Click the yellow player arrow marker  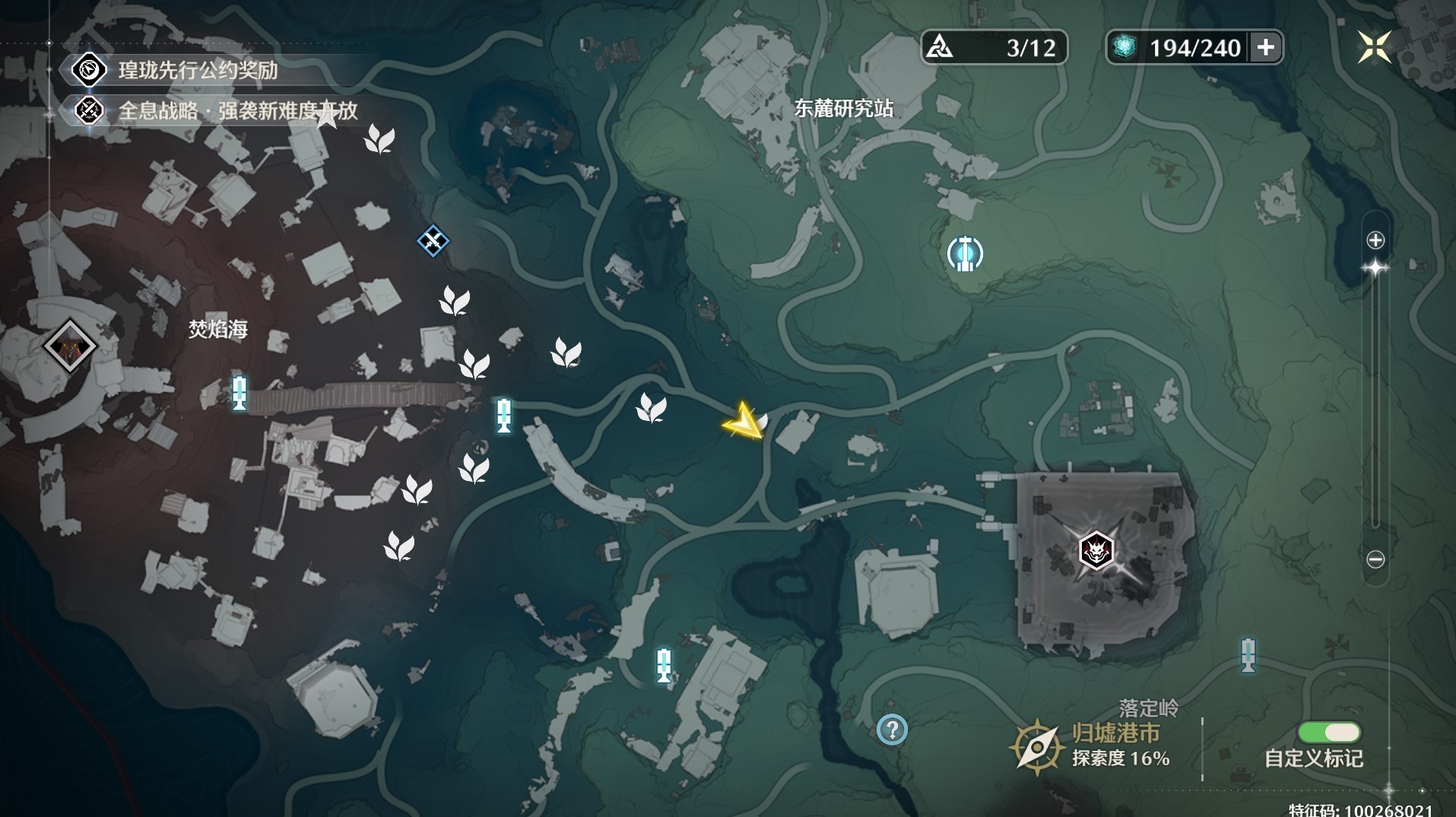coord(744,420)
